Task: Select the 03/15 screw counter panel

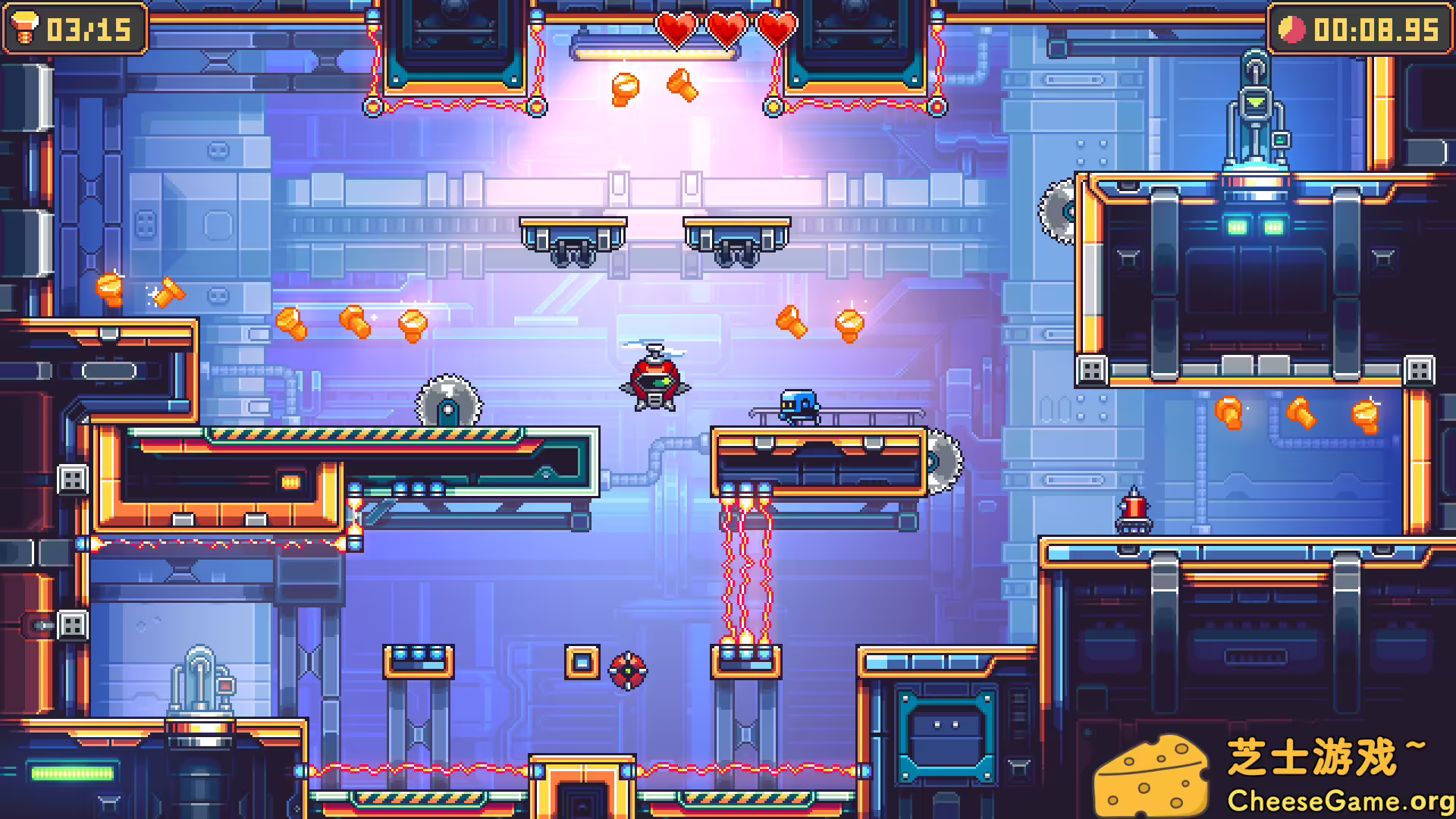Action: 74,30
